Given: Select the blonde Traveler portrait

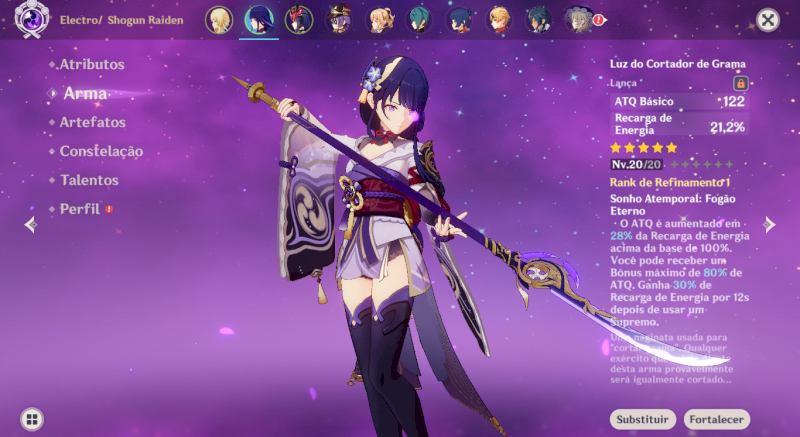Looking at the screenshot, I should (218, 19).
